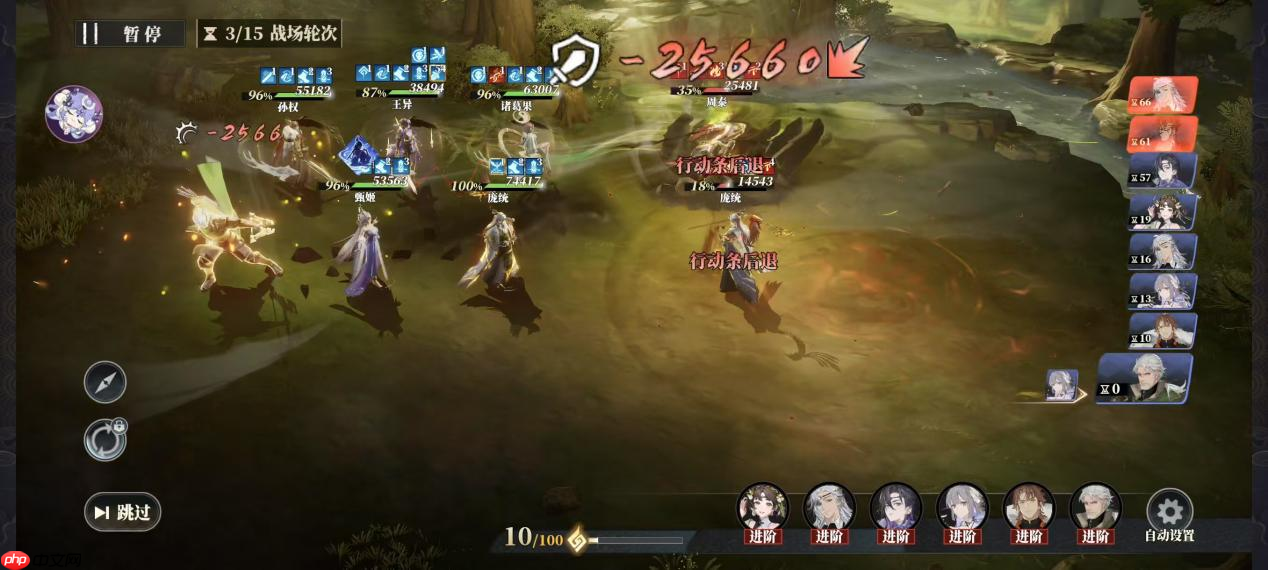Skip the battle using the 跳过 button

click(x=122, y=512)
